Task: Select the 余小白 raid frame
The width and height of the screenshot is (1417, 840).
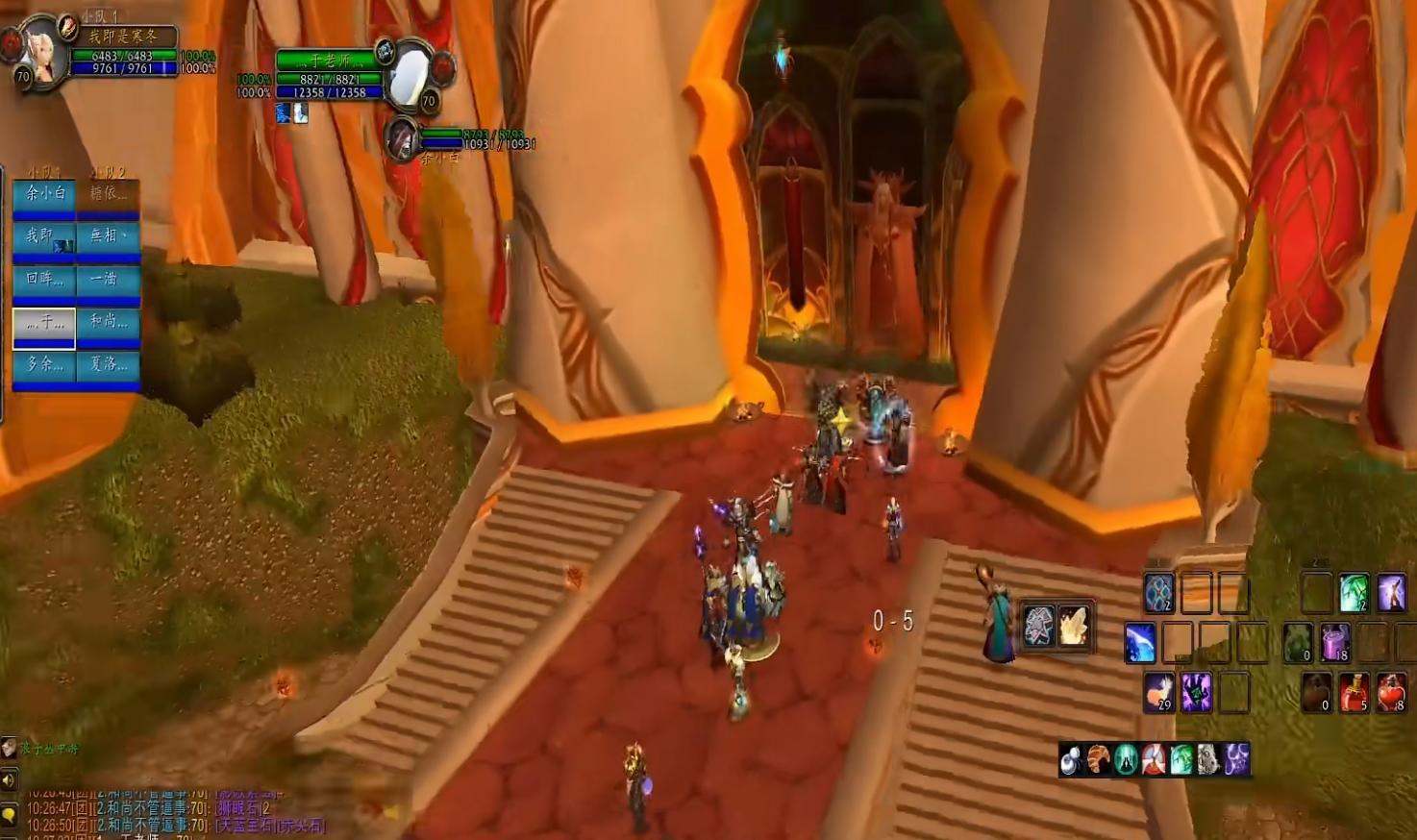Action: (x=44, y=195)
